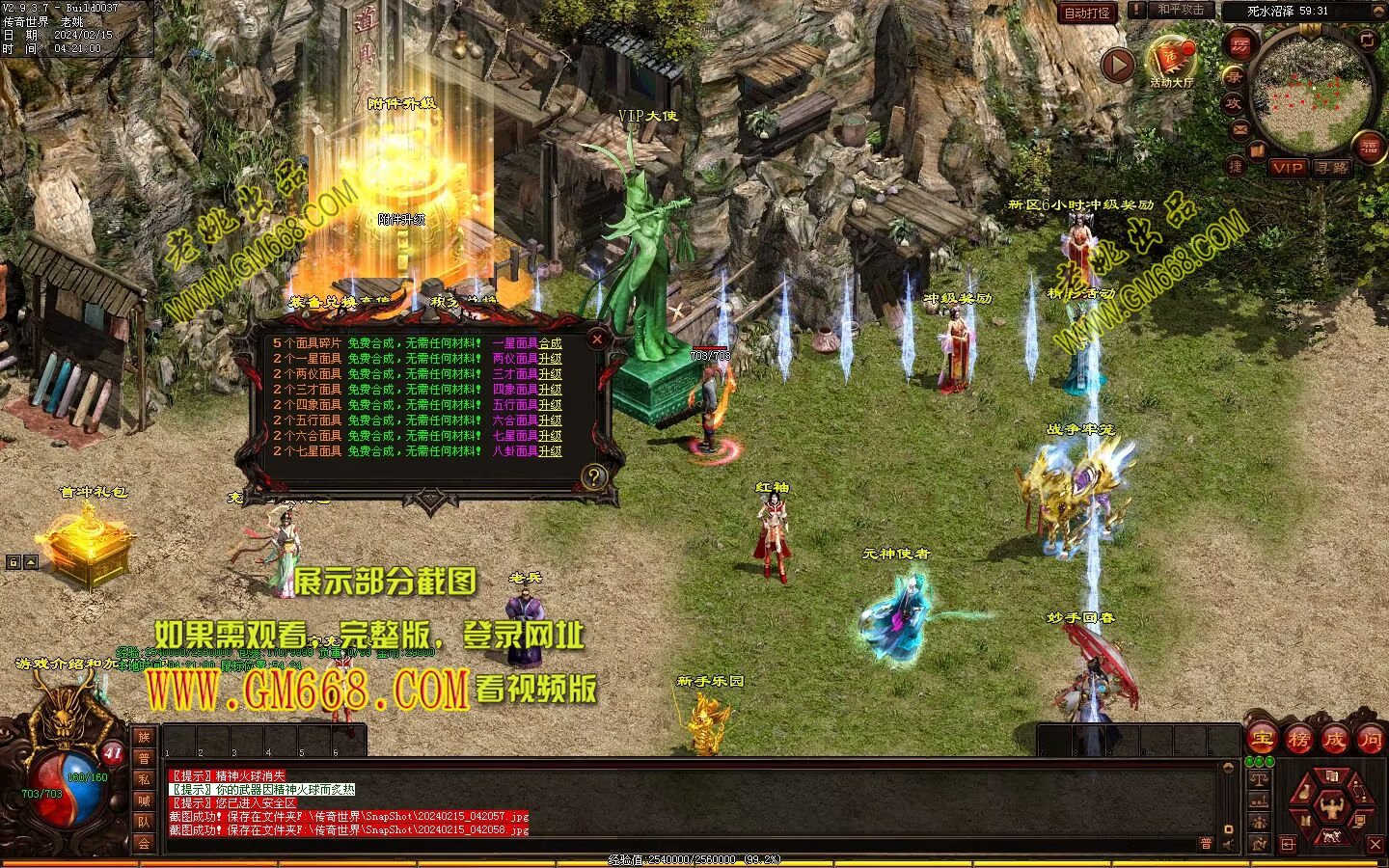This screenshot has height=868, width=1389.
Task: Open the dialog's question mark help
Action: [x=593, y=475]
